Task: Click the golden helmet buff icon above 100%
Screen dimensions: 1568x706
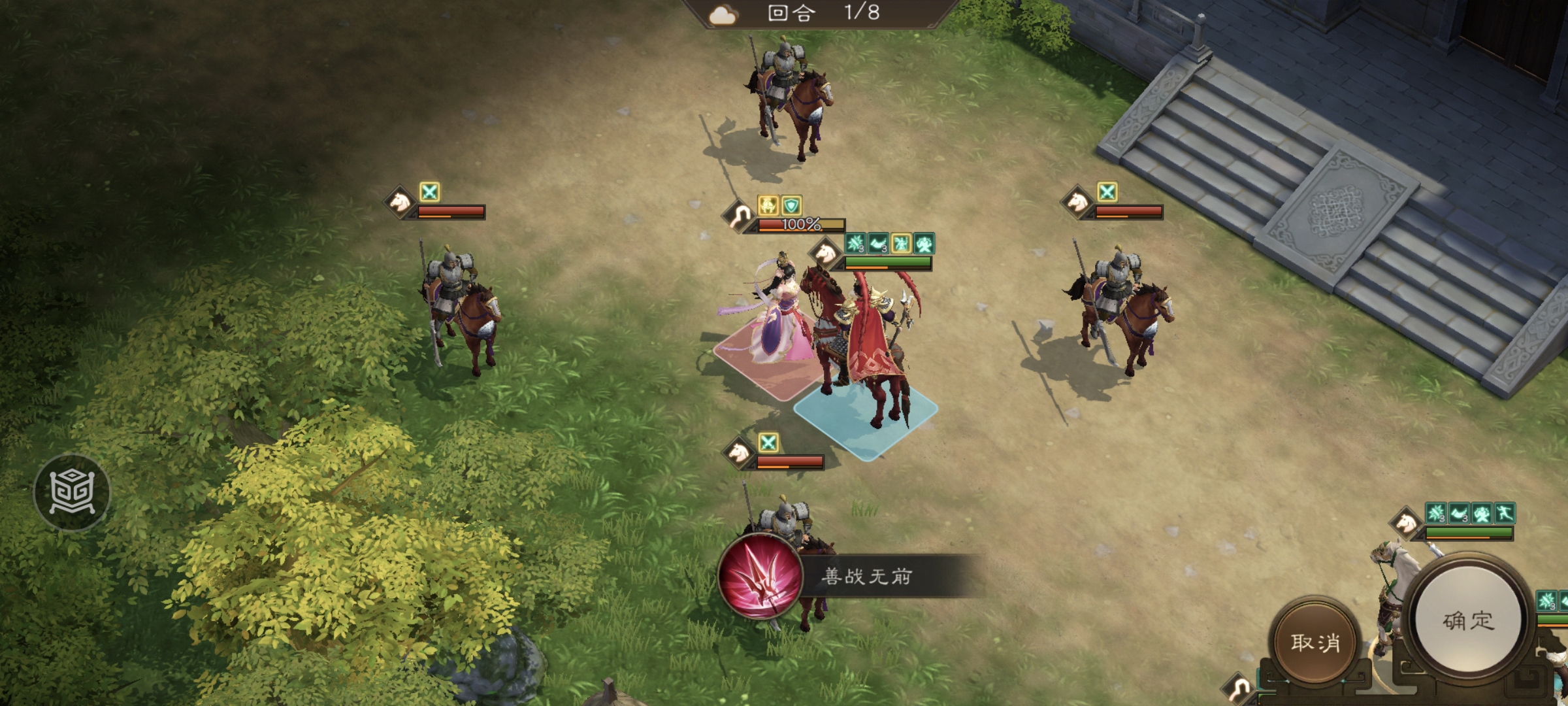Action: pos(768,205)
